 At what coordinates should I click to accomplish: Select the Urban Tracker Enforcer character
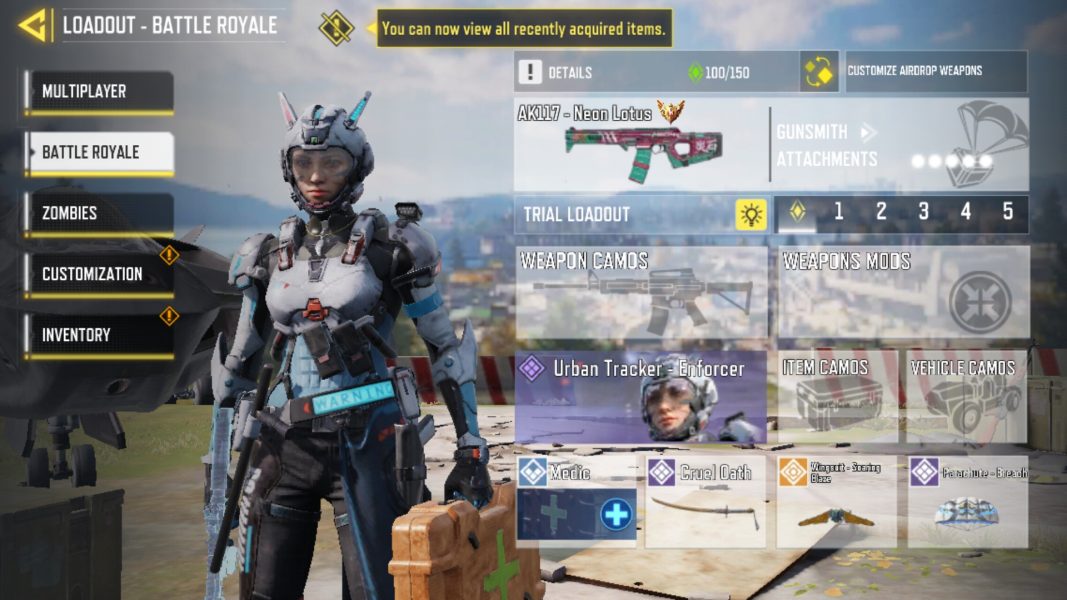click(x=641, y=397)
